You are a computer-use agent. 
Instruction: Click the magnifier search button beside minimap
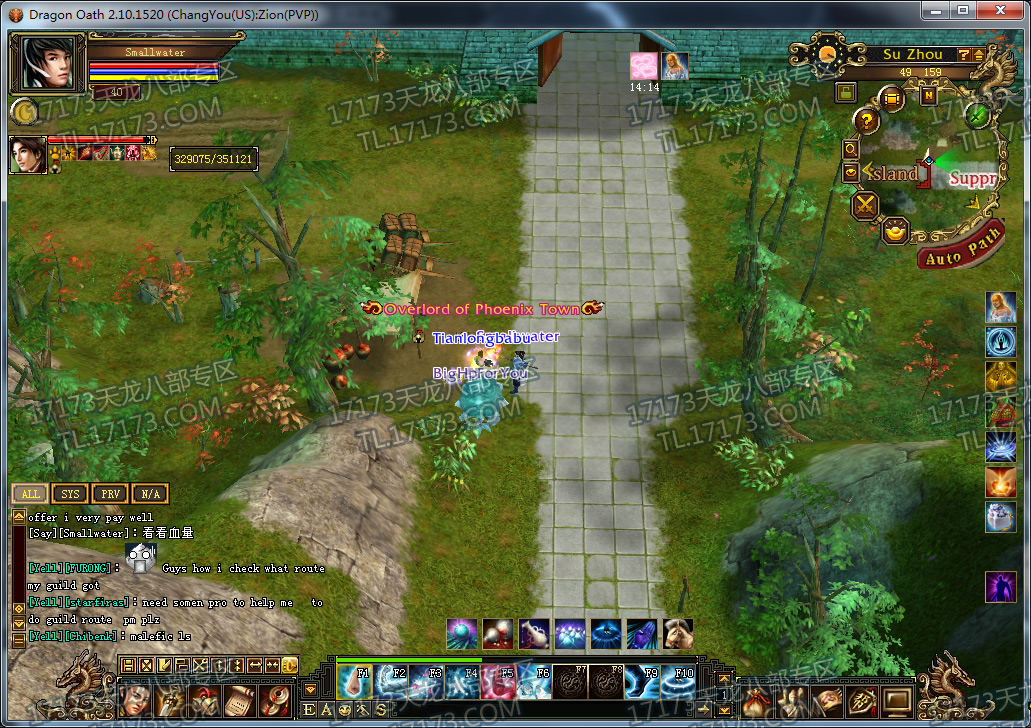[851, 148]
